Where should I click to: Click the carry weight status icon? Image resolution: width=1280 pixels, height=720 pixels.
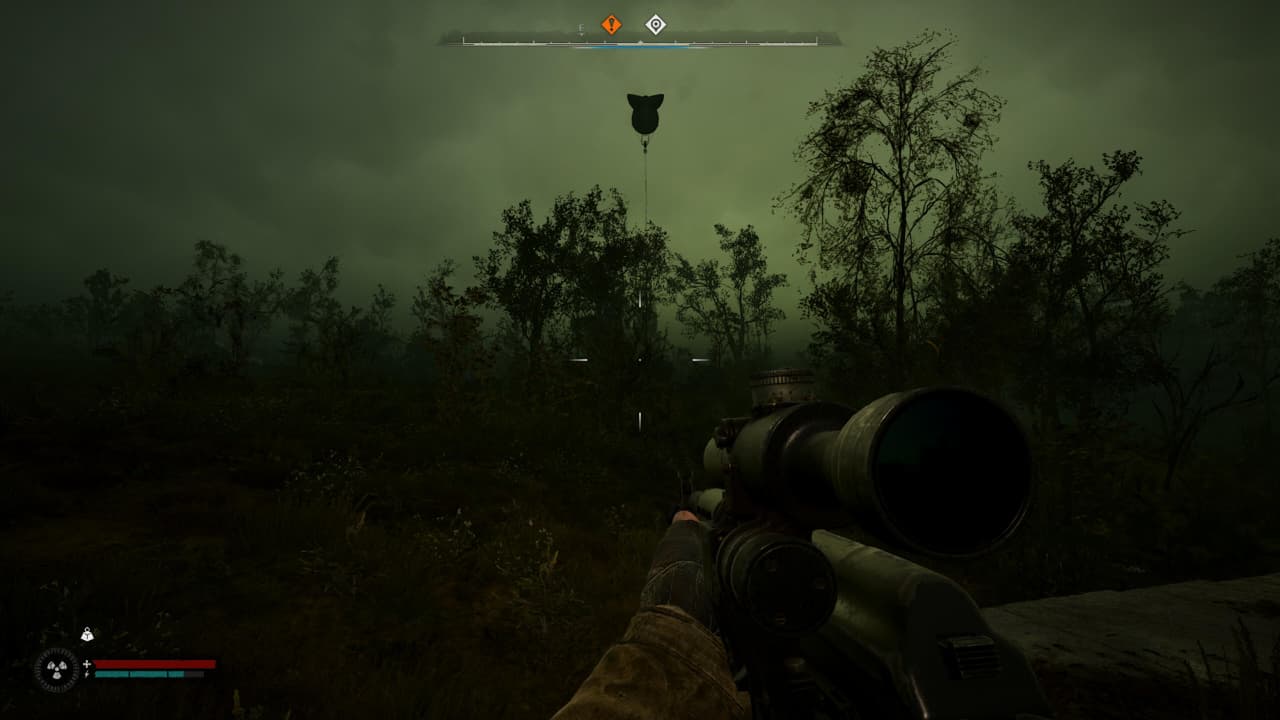pyautogui.click(x=87, y=634)
